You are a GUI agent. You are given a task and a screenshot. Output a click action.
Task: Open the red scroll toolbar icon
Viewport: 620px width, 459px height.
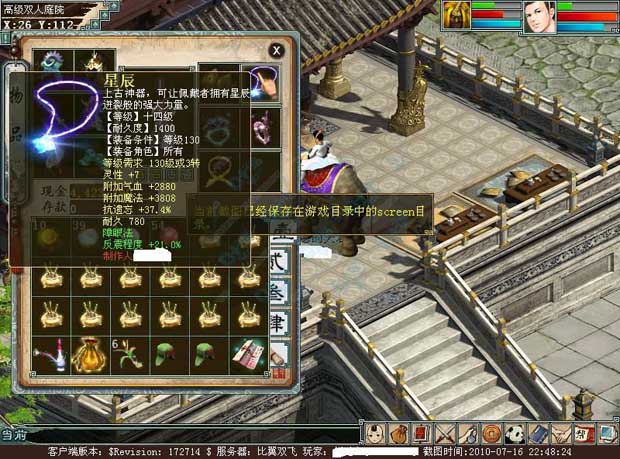(x=420, y=434)
